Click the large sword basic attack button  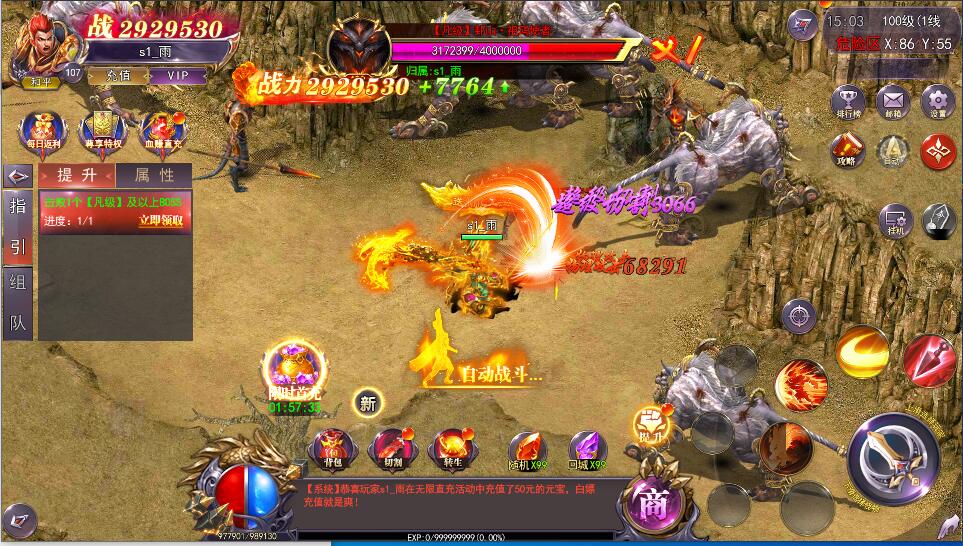point(893,457)
